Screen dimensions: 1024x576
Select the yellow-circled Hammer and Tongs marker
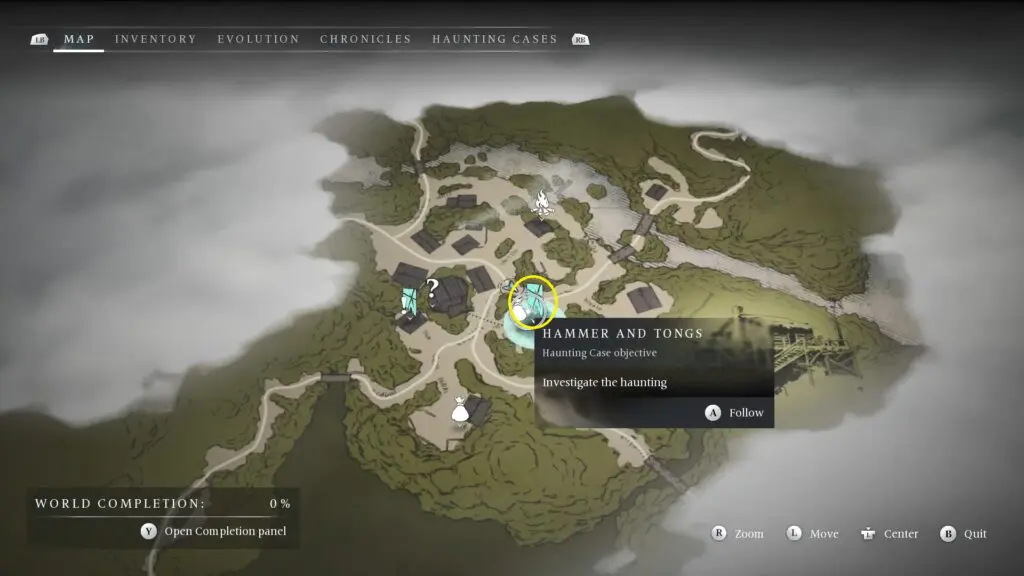531,302
